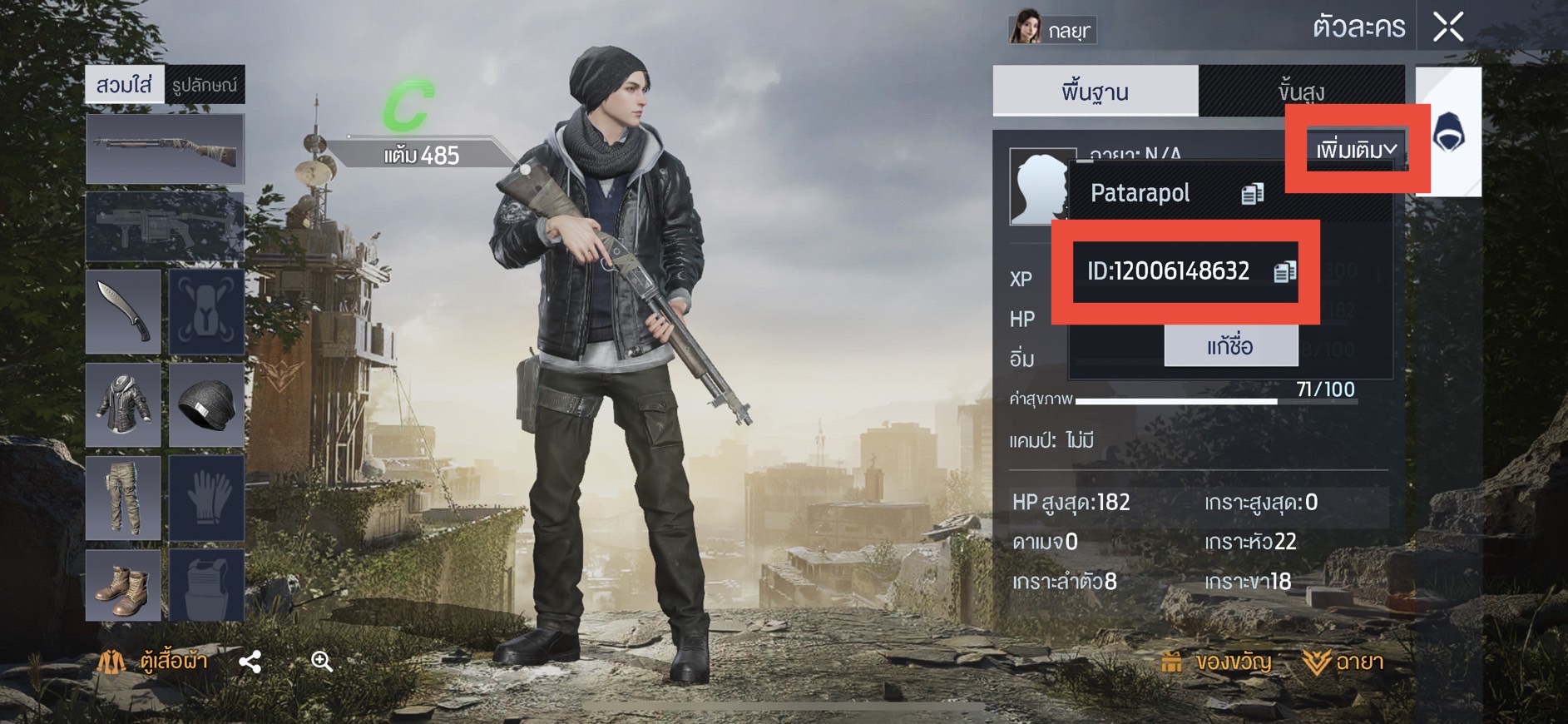
Task: Pick the cargo pants slot
Action: tap(123, 498)
